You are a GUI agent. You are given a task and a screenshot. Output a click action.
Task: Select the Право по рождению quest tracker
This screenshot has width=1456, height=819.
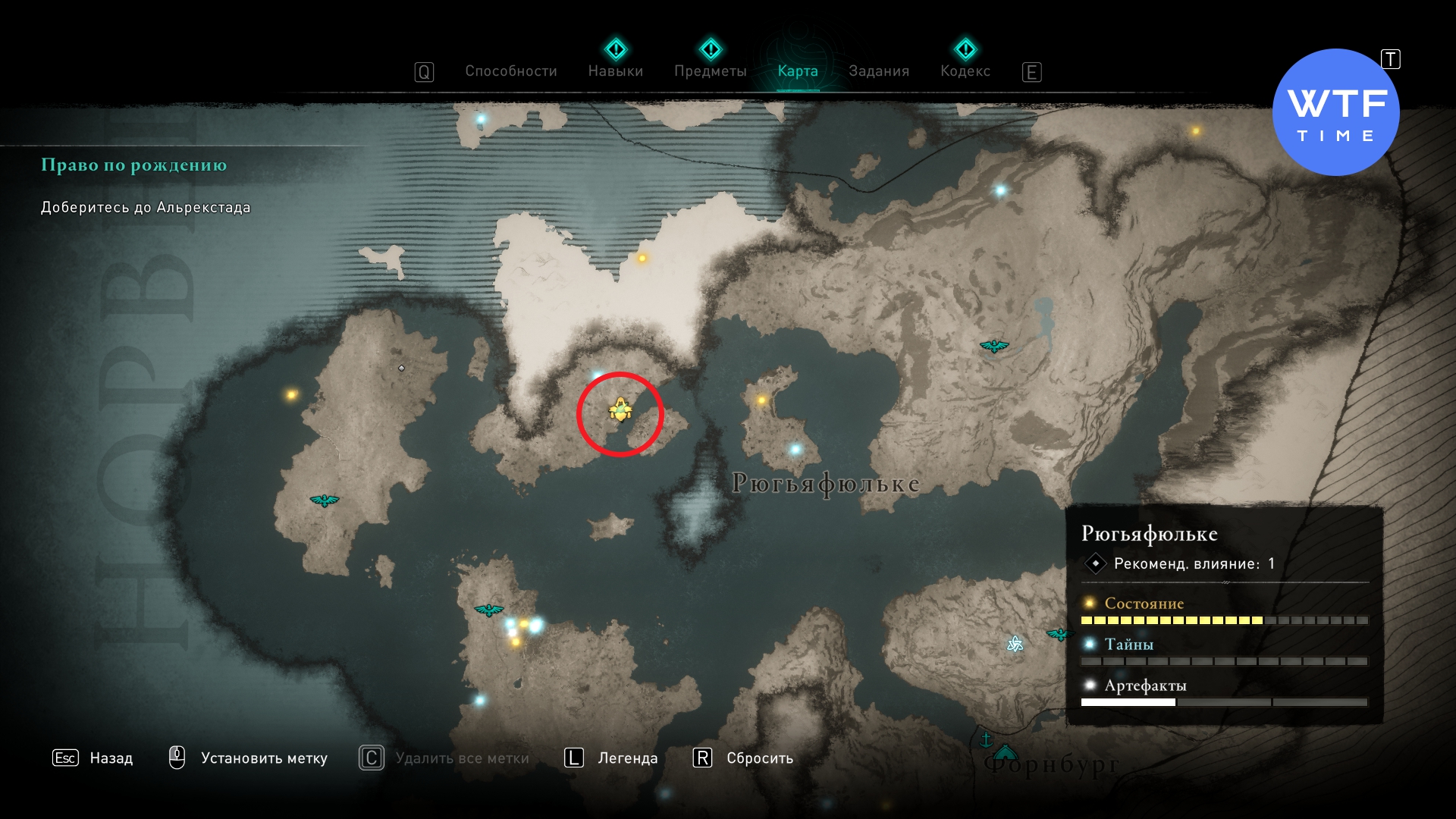click(133, 165)
